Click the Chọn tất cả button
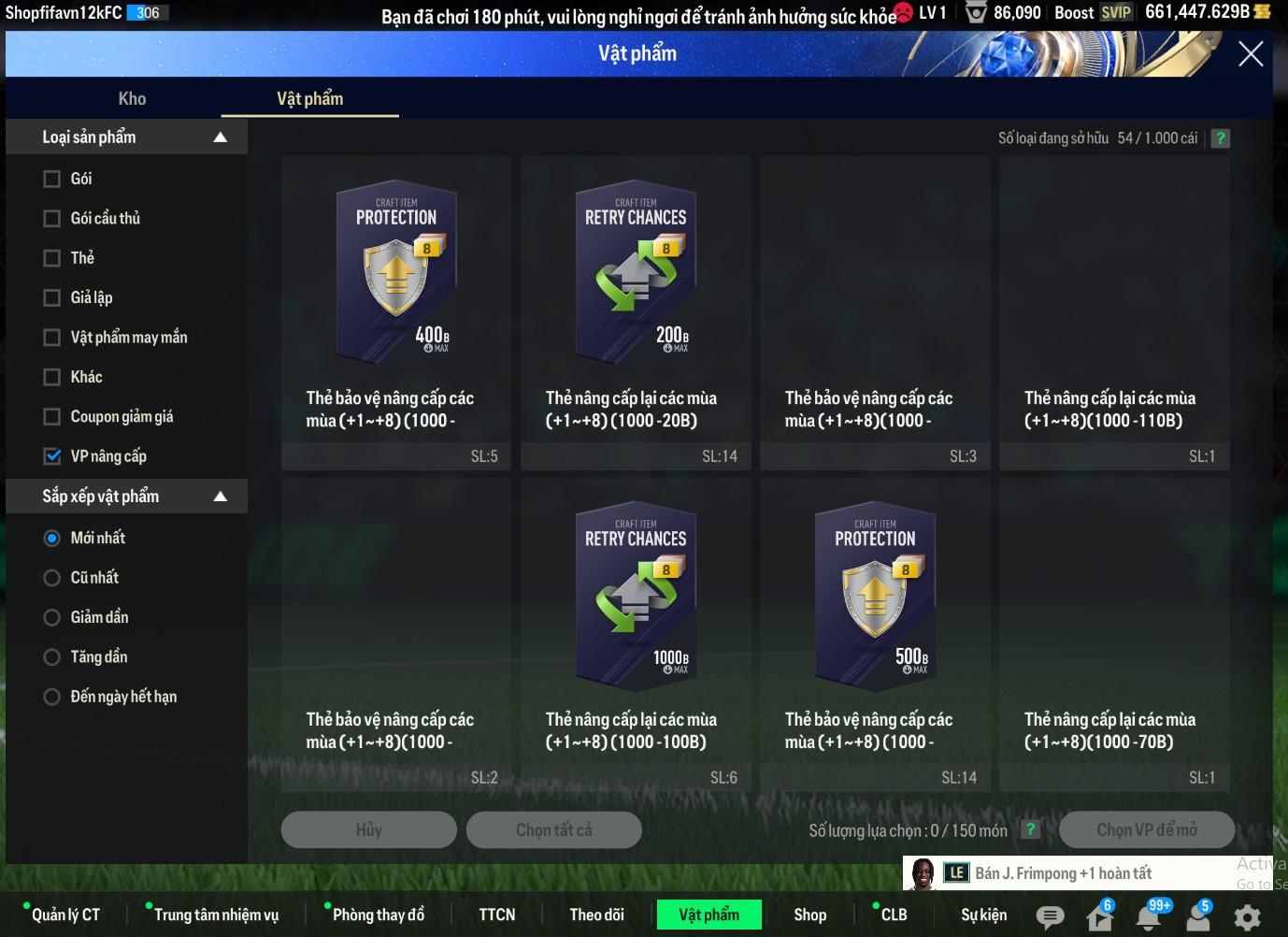The height and width of the screenshot is (937, 1288). [x=553, y=829]
